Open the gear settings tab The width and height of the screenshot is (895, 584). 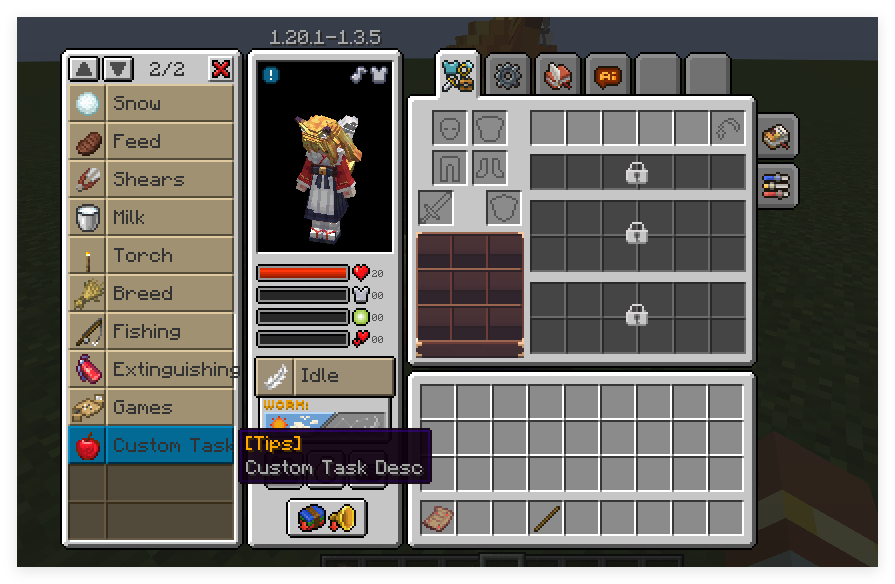(x=508, y=75)
